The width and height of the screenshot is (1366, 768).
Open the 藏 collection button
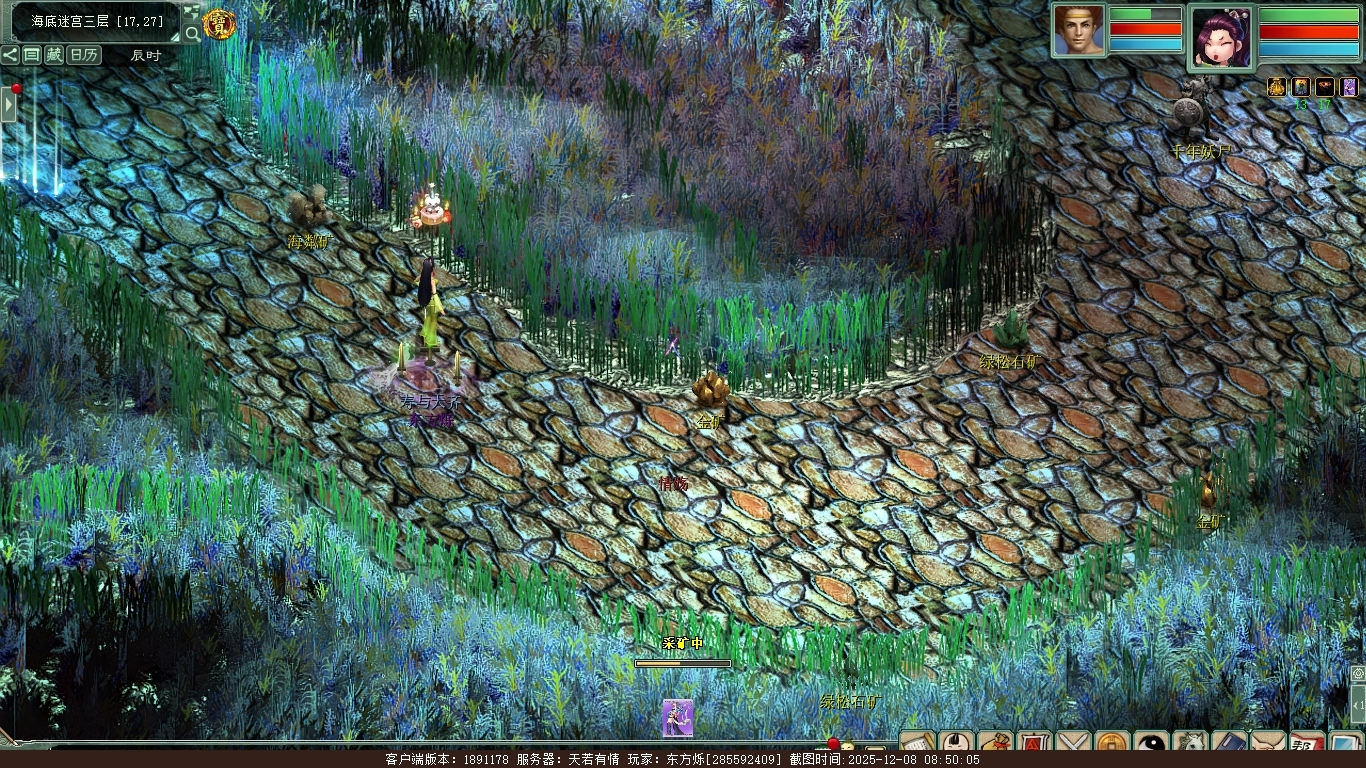coord(54,55)
